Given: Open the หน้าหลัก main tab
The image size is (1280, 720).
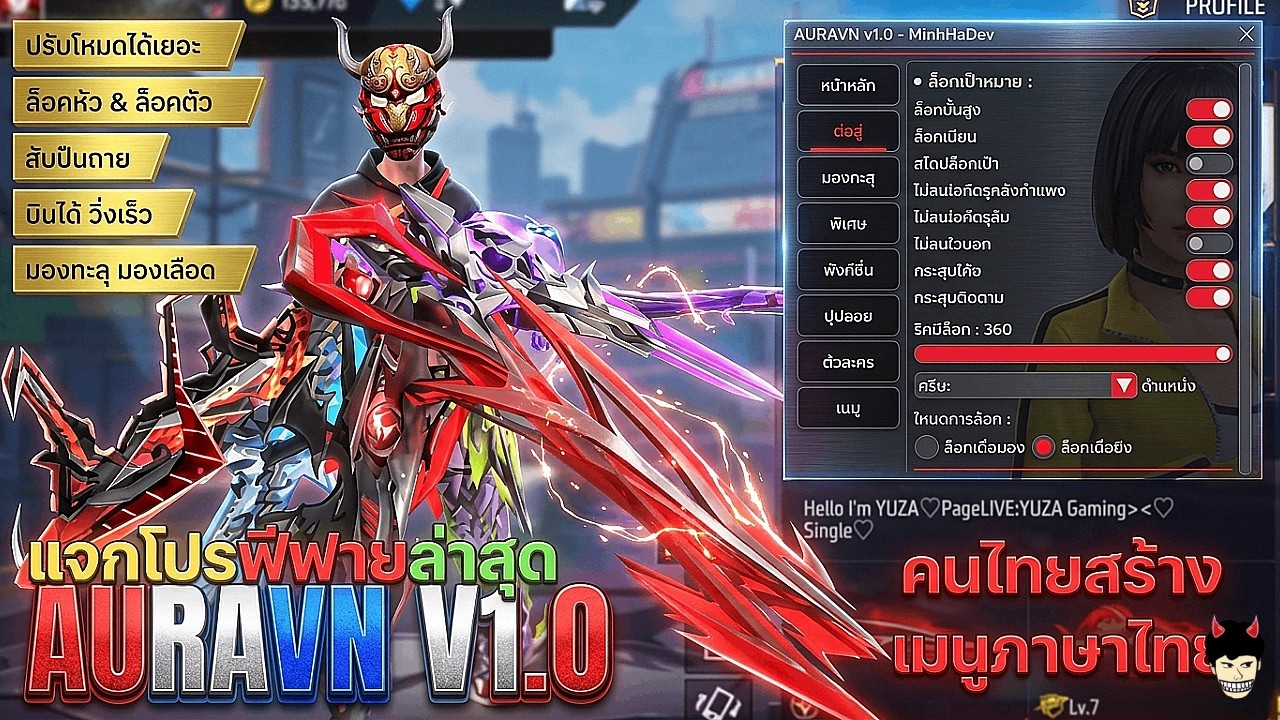Looking at the screenshot, I should 847,86.
